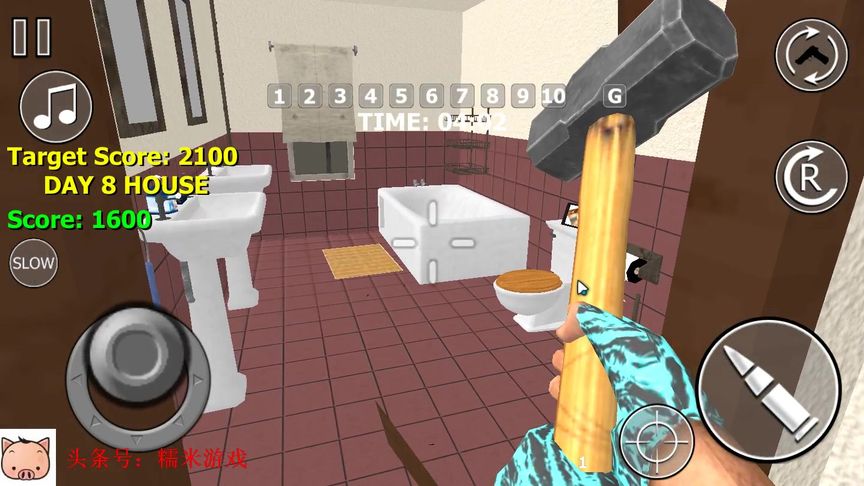
Task: Pick weapon slot 9
Action: (522, 96)
